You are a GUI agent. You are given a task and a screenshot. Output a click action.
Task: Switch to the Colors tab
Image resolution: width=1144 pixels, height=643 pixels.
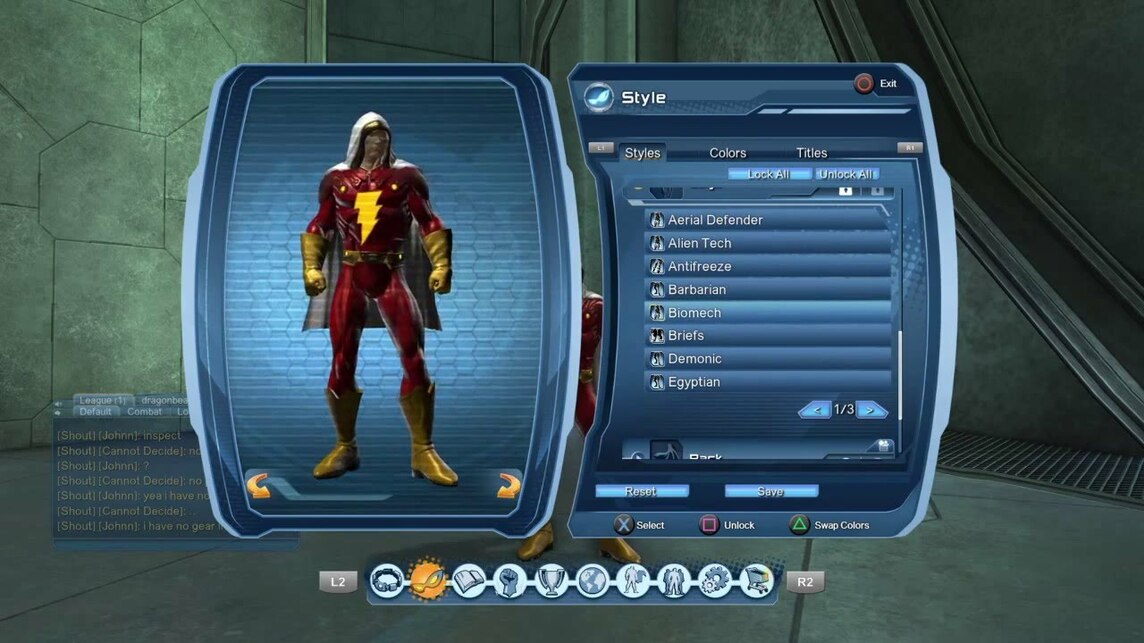tap(727, 153)
